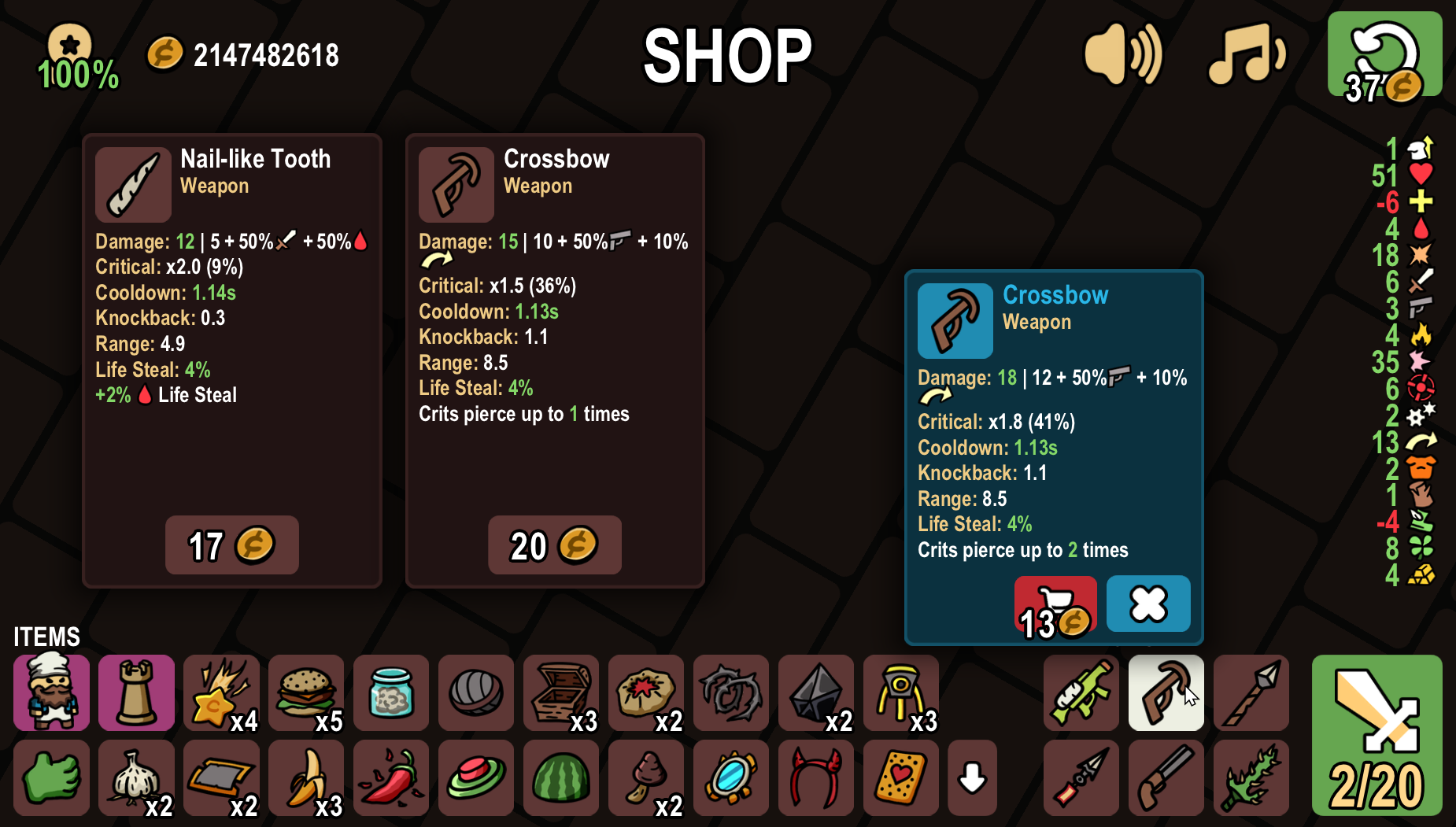
Task: Buy the Nail-like Tooth for 17 coins
Action: click(231, 545)
